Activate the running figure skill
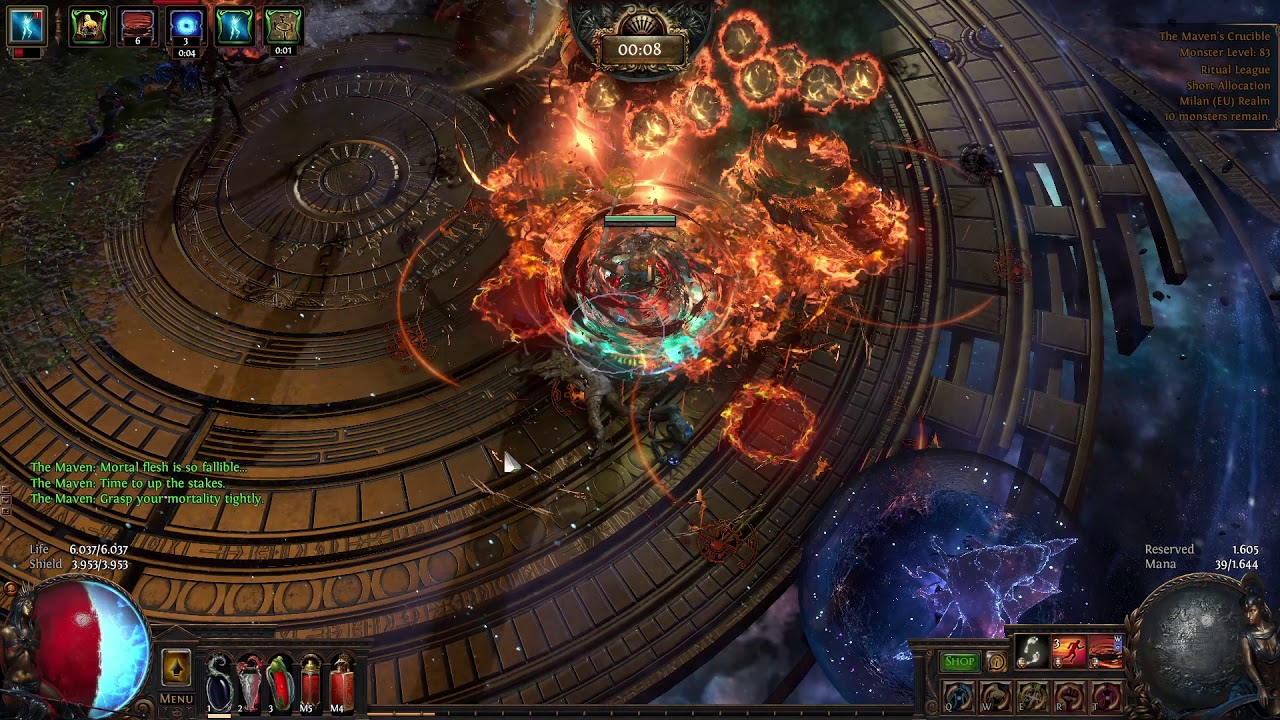 1068,653
